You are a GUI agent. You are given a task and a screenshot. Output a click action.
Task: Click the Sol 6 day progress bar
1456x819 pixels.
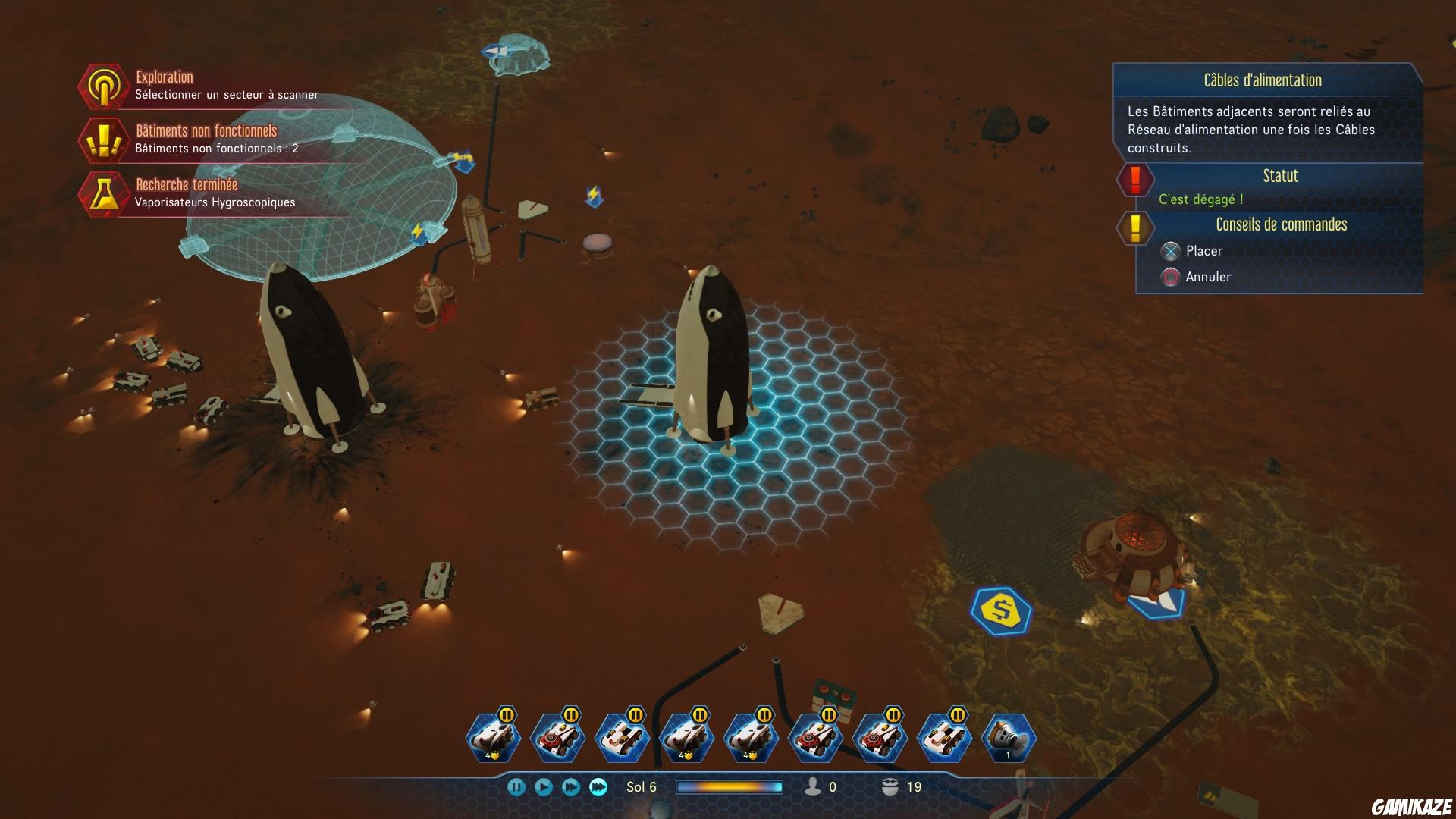click(730, 787)
